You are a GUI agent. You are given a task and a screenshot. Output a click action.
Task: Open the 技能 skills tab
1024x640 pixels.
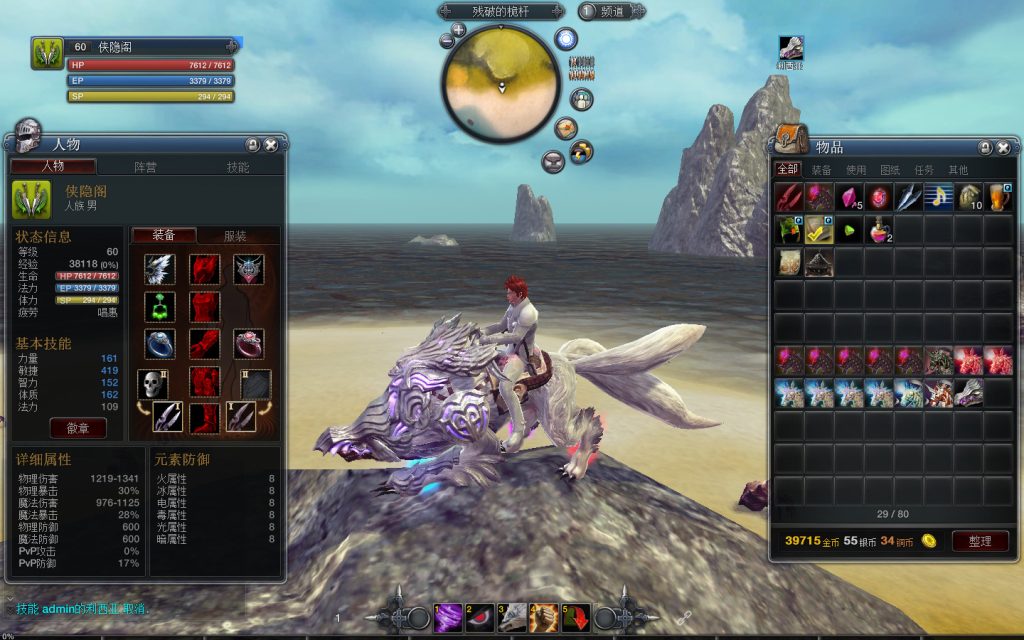[x=238, y=167]
